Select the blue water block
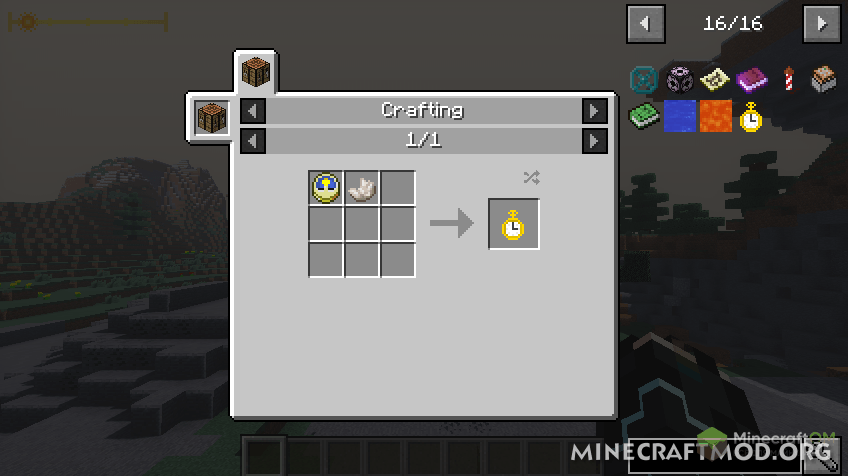Image resolution: width=848 pixels, height=476 pixels. click(678, 116)
